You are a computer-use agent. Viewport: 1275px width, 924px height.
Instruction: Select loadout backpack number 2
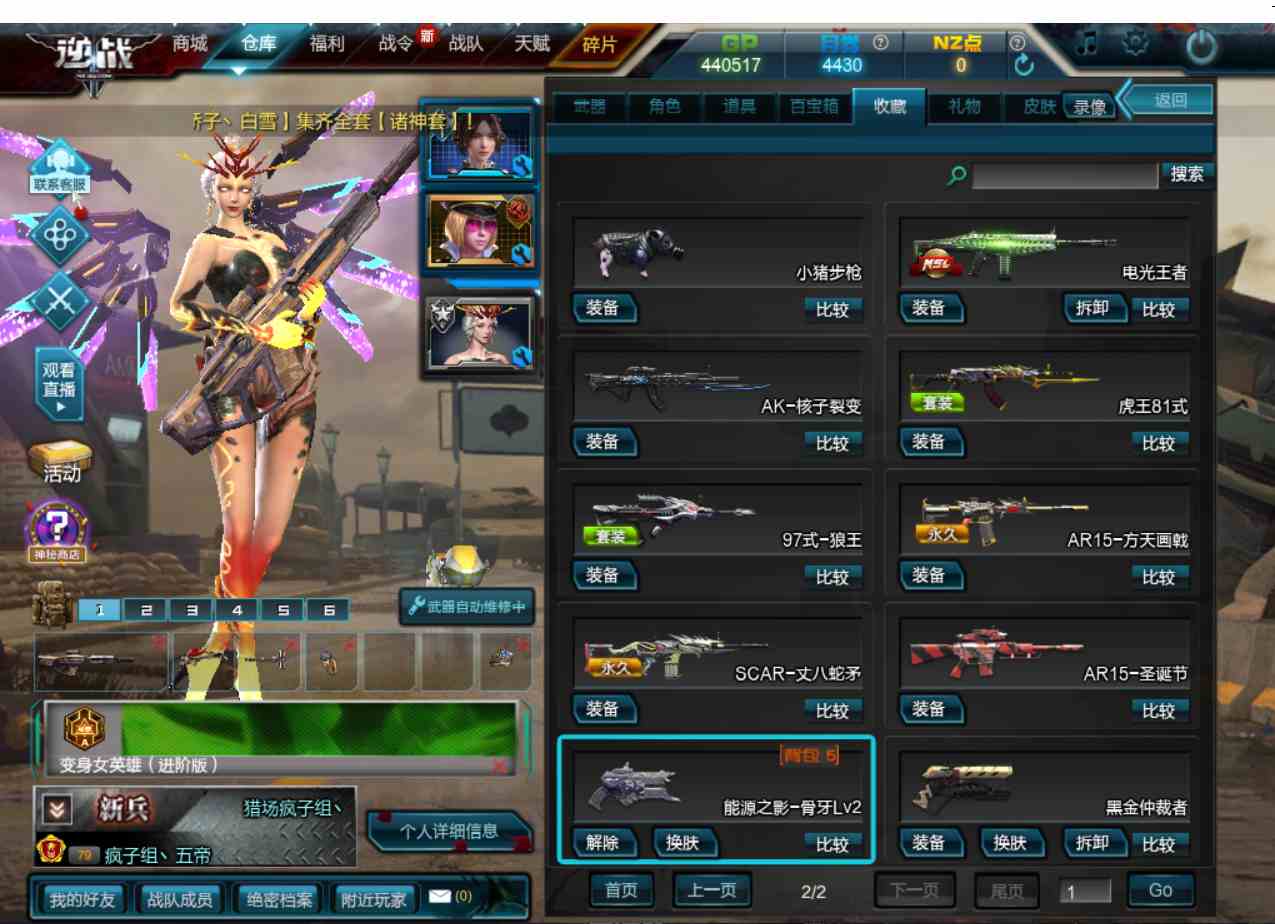146,610
